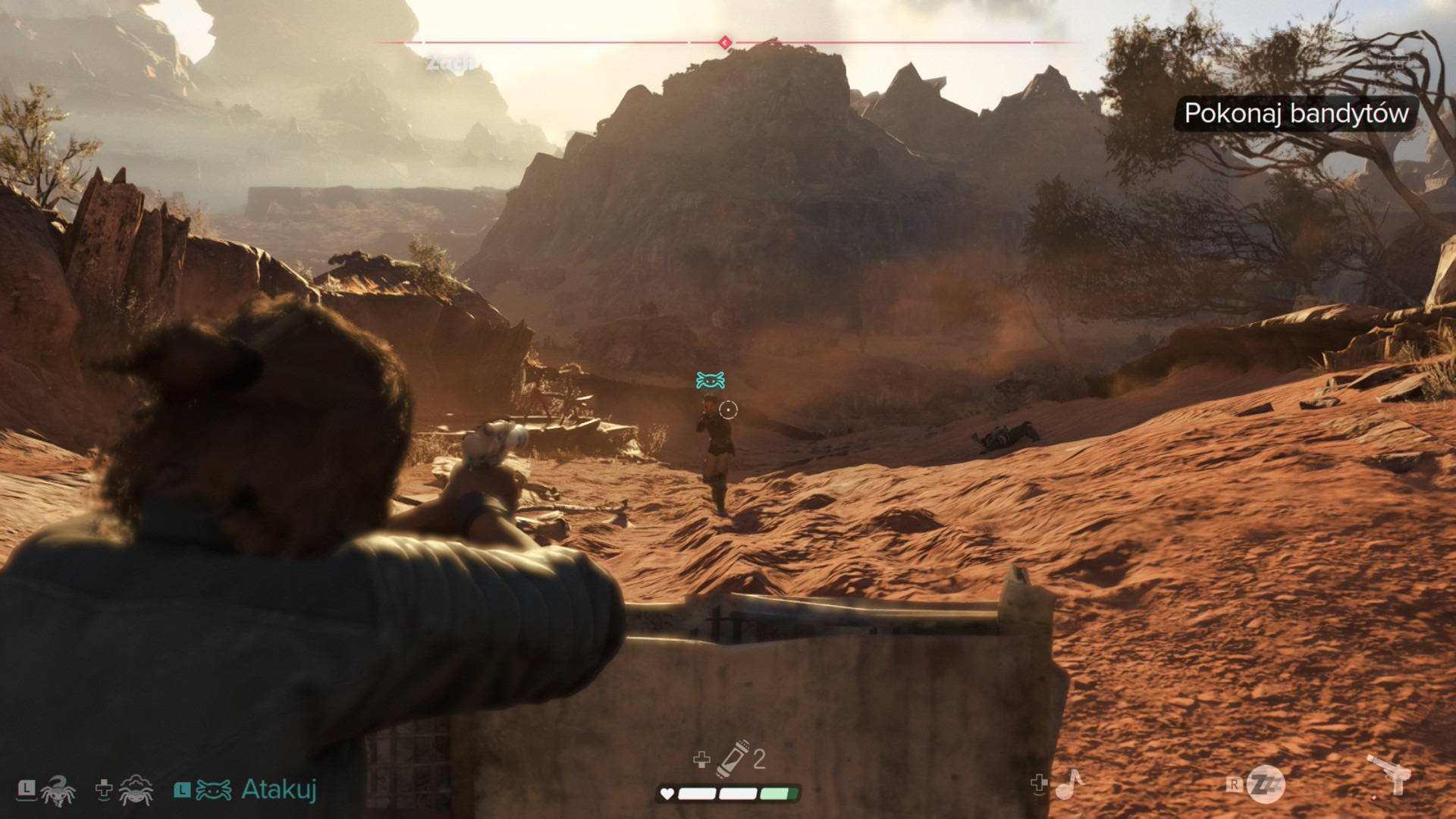Use the bacta vial healing item
The width and height of the screenshot is (1456, 819).
733,758
